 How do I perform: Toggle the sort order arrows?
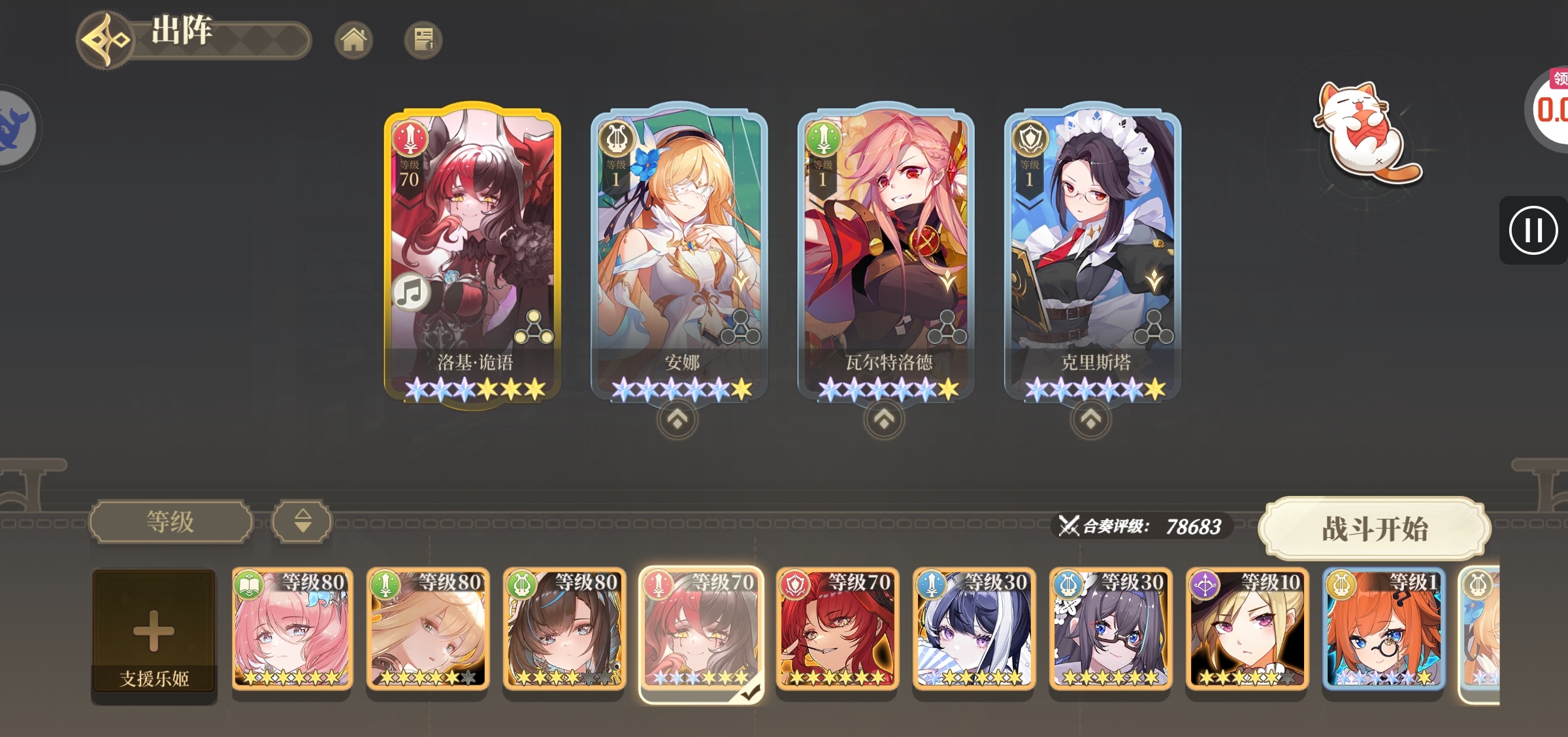[302, 521]
